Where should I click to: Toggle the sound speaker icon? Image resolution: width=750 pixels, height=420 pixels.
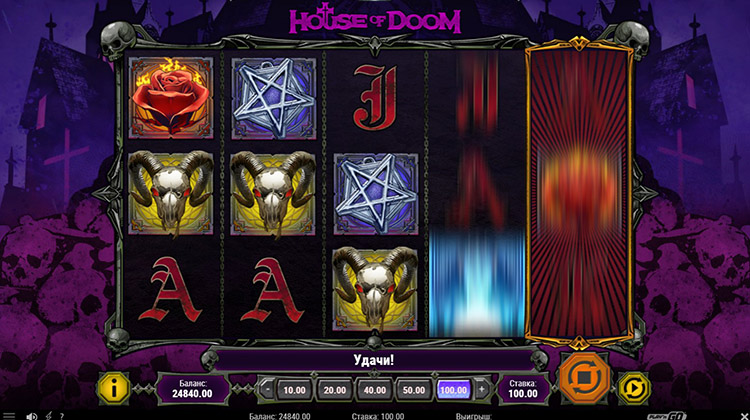point(32,415)
